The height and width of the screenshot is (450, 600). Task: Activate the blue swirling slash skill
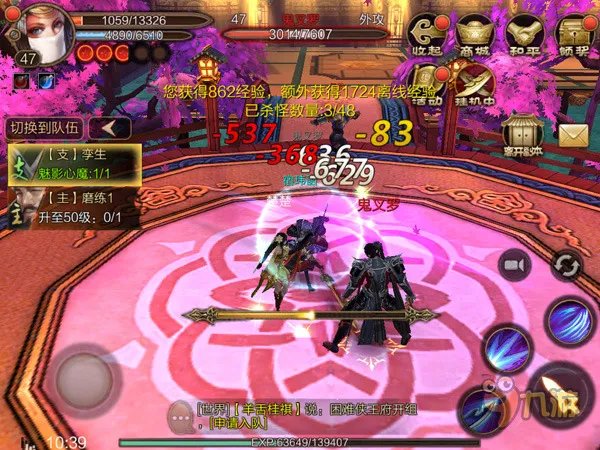(x=572, y=320)
